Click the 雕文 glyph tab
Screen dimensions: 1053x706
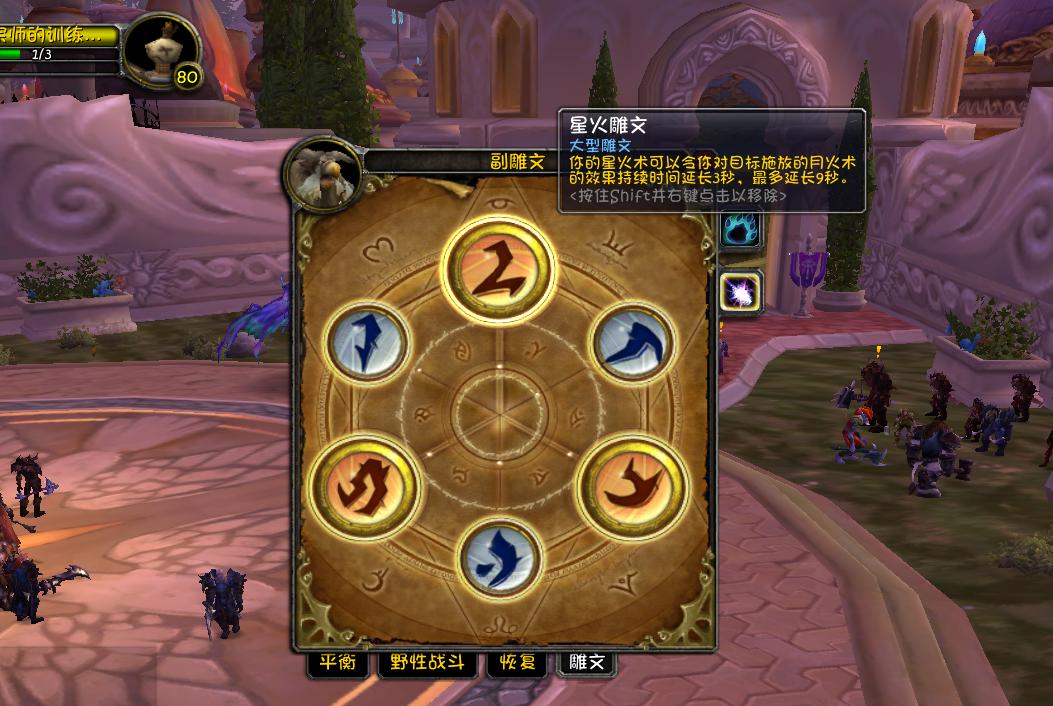point(587,663)
